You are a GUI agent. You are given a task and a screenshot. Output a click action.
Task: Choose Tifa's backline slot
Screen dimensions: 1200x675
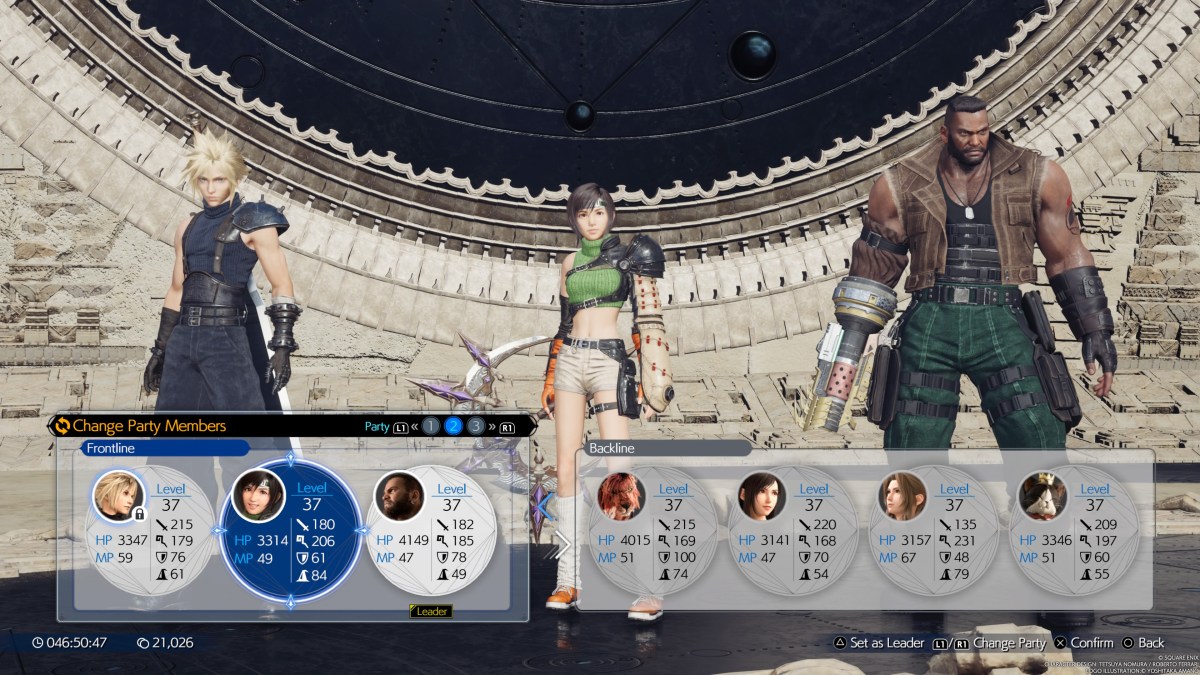pos(792,529)
